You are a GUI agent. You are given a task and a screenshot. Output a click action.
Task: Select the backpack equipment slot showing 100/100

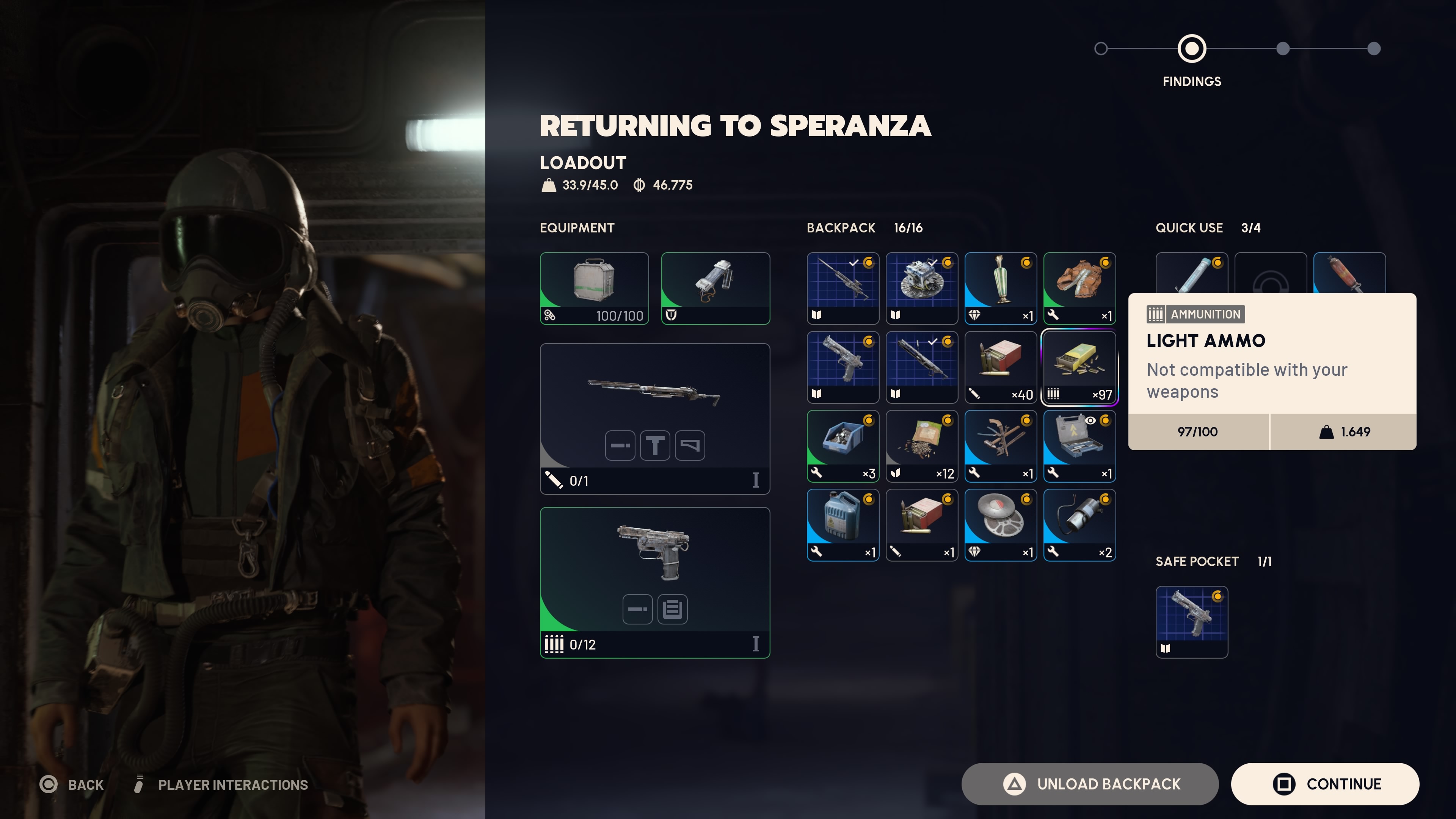(x=594, y=288)
